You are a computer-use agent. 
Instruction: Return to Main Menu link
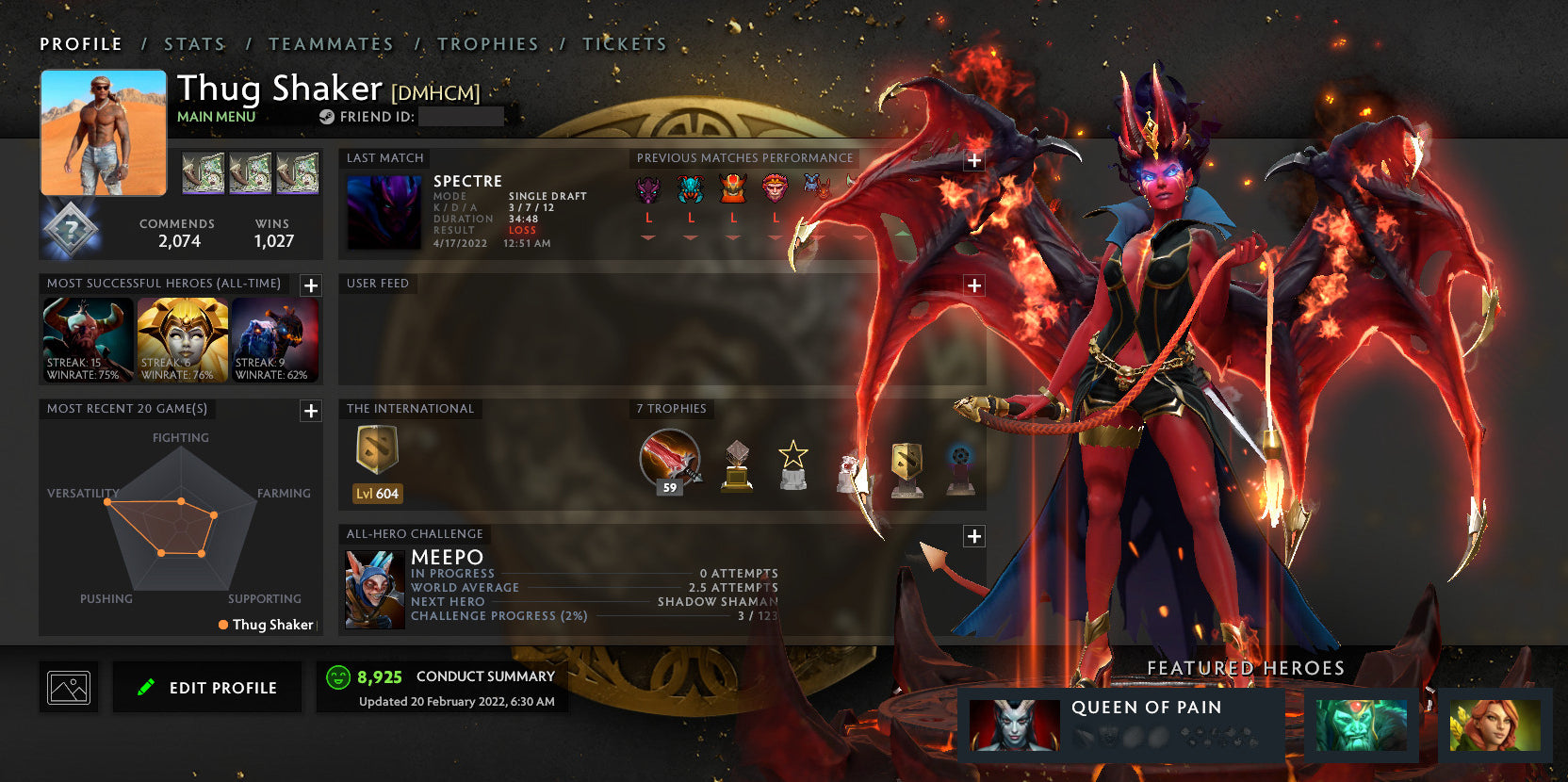(216, 117)
